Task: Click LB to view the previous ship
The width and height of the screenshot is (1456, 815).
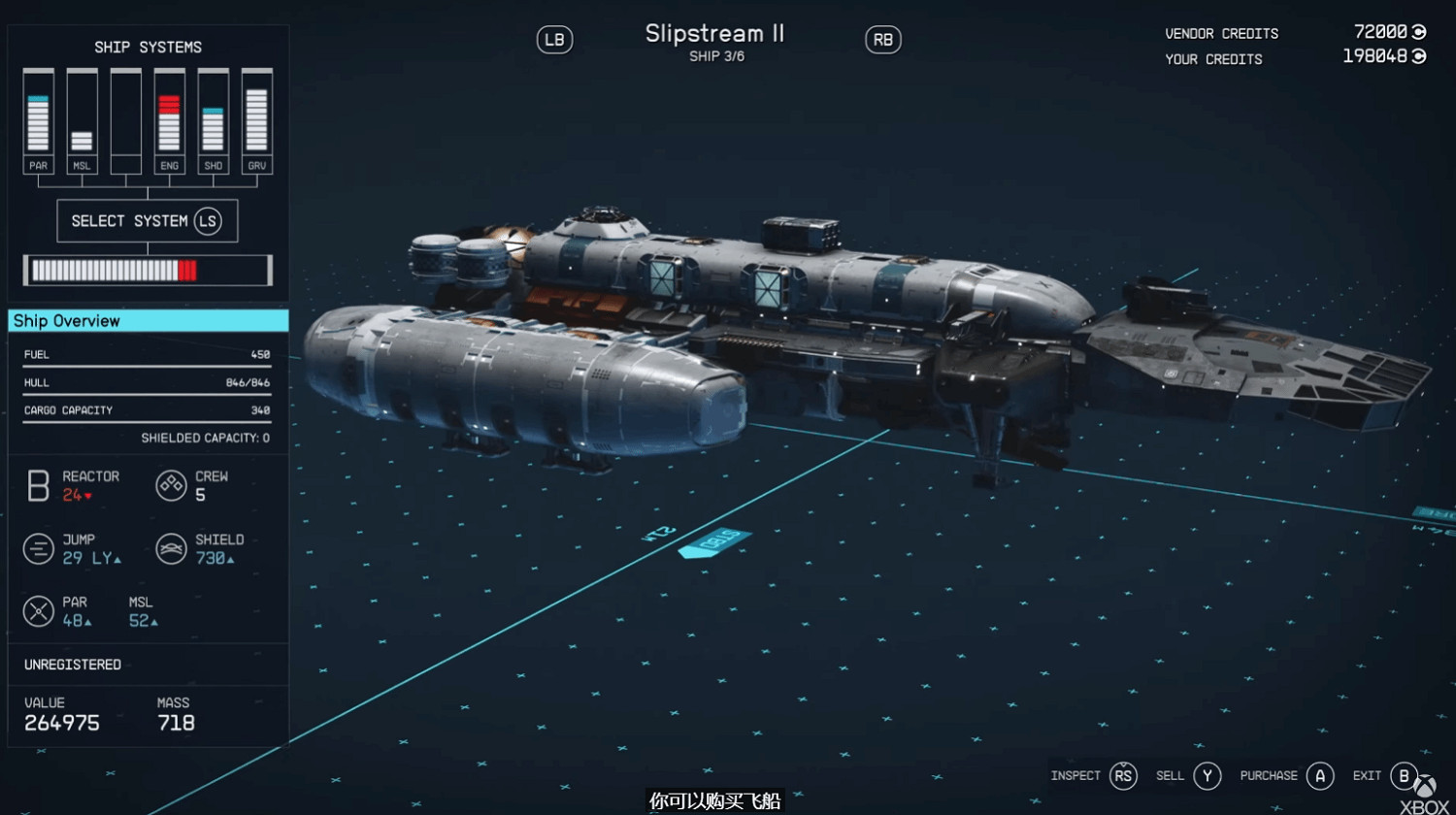Action: point(553,40)
